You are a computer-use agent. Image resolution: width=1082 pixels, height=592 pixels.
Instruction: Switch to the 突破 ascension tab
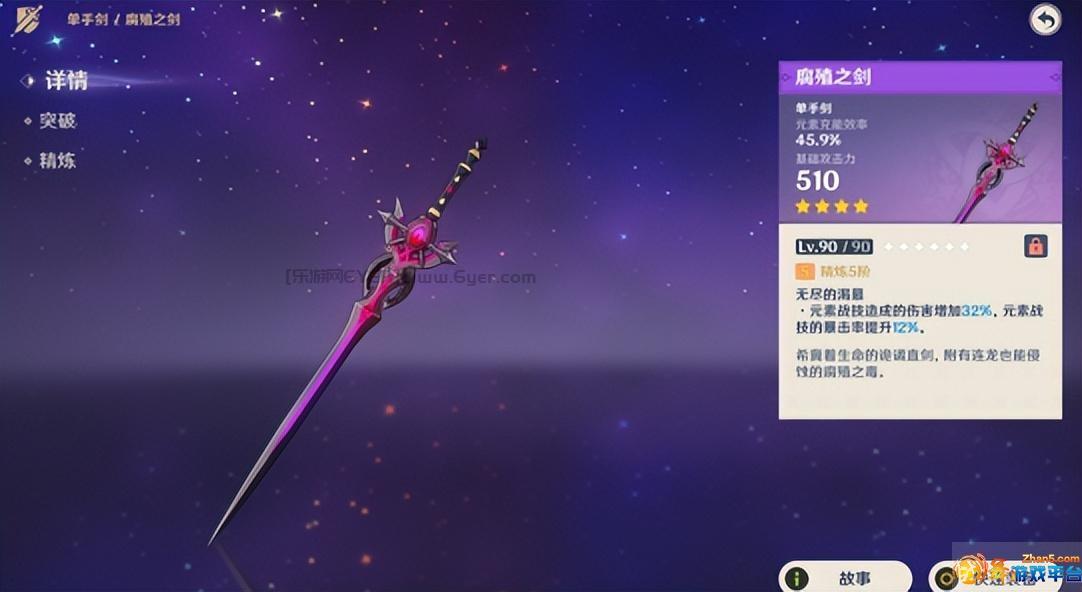click(57, 121)
